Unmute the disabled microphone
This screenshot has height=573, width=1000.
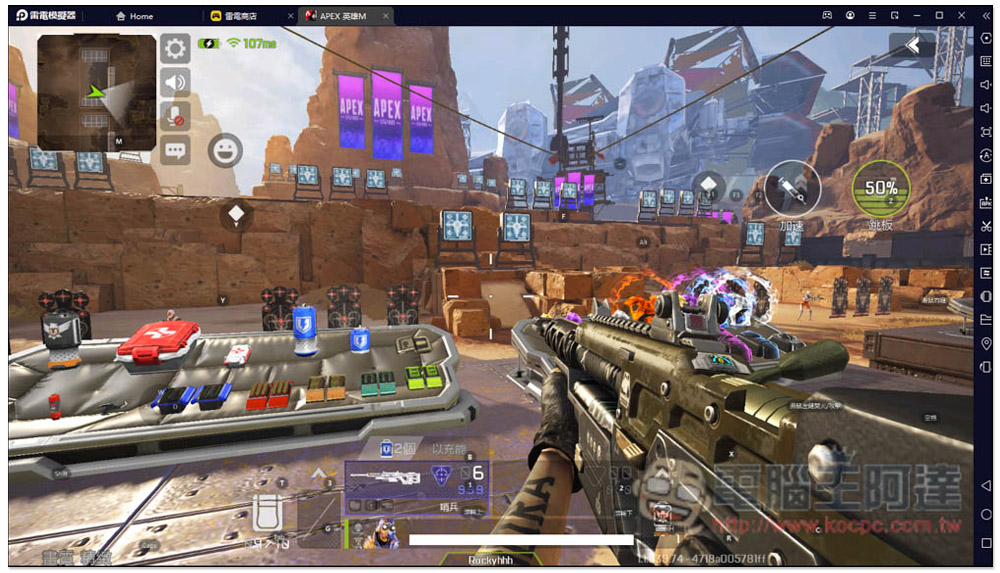click(x=176, y=116)
